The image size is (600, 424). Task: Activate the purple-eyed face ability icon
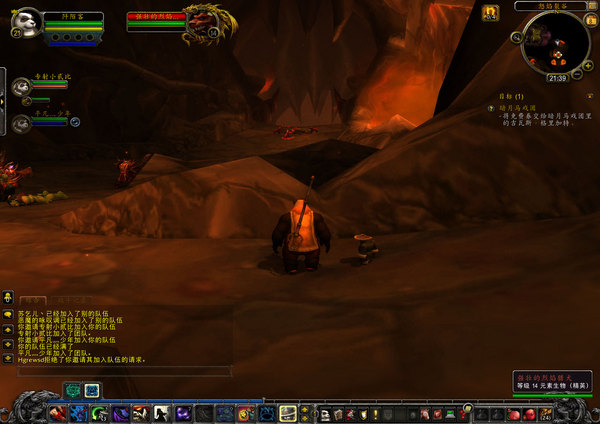pyautogui.click(x=183, y=412)
